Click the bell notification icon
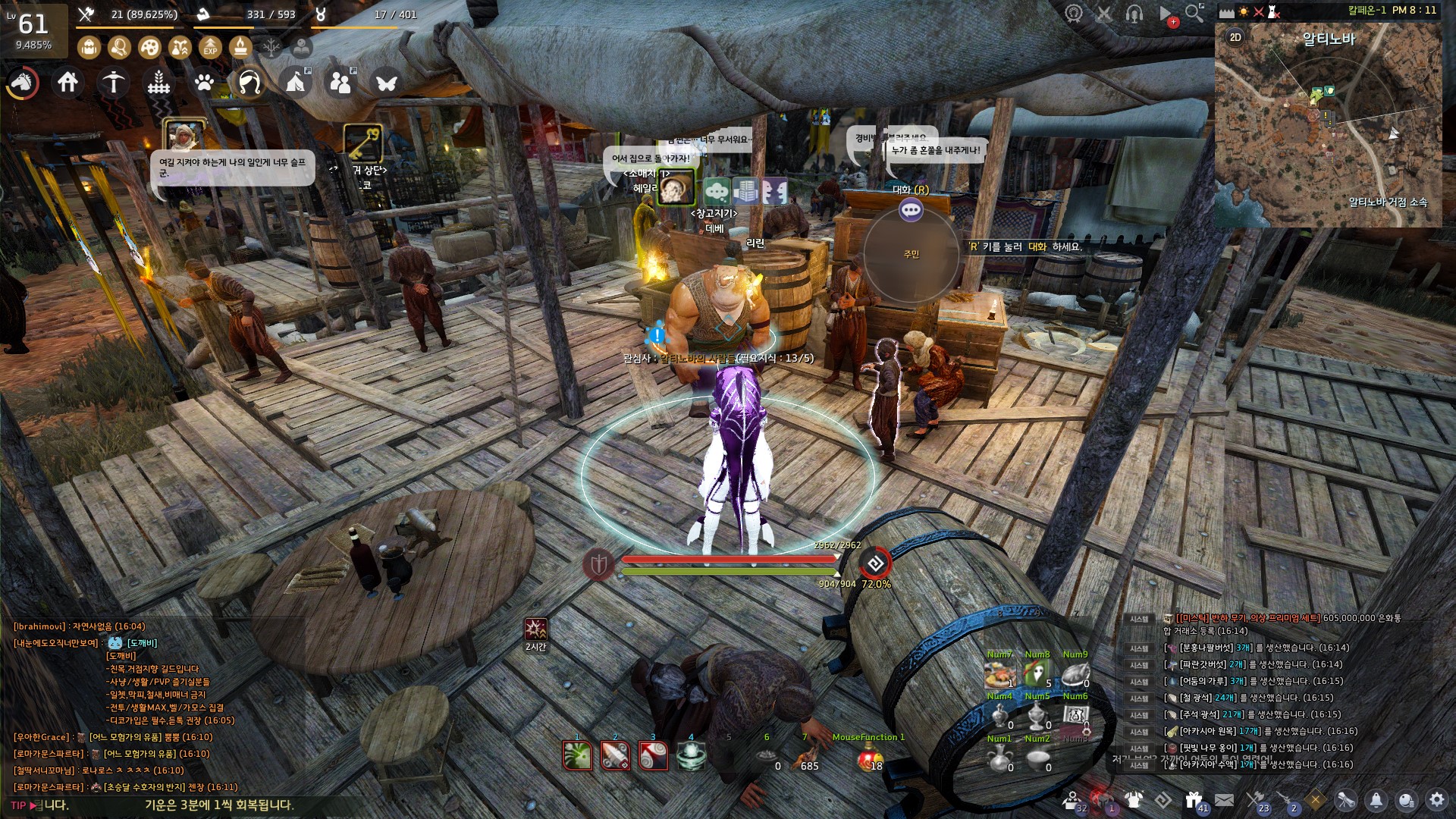Image resolution: width=1456 pixels, height=819 pixels. coord(1376,799)
